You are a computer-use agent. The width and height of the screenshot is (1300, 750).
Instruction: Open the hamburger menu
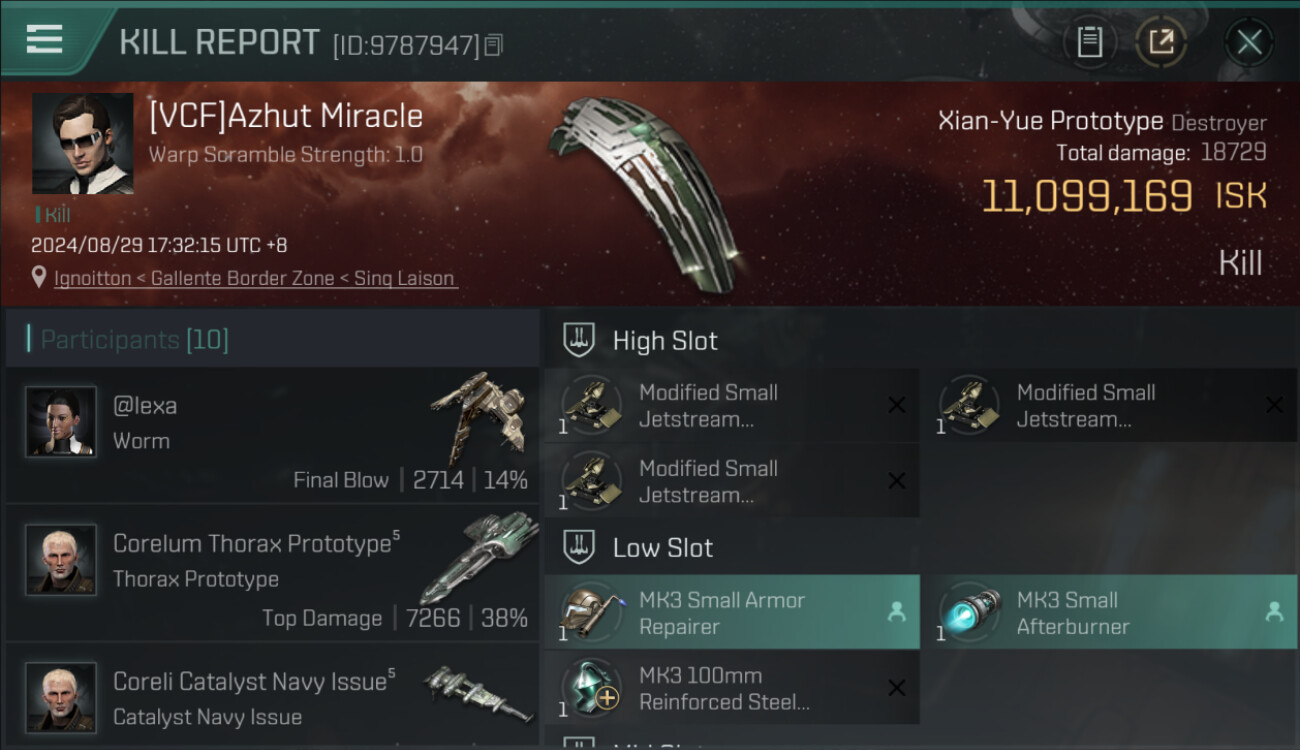point(45,40)
